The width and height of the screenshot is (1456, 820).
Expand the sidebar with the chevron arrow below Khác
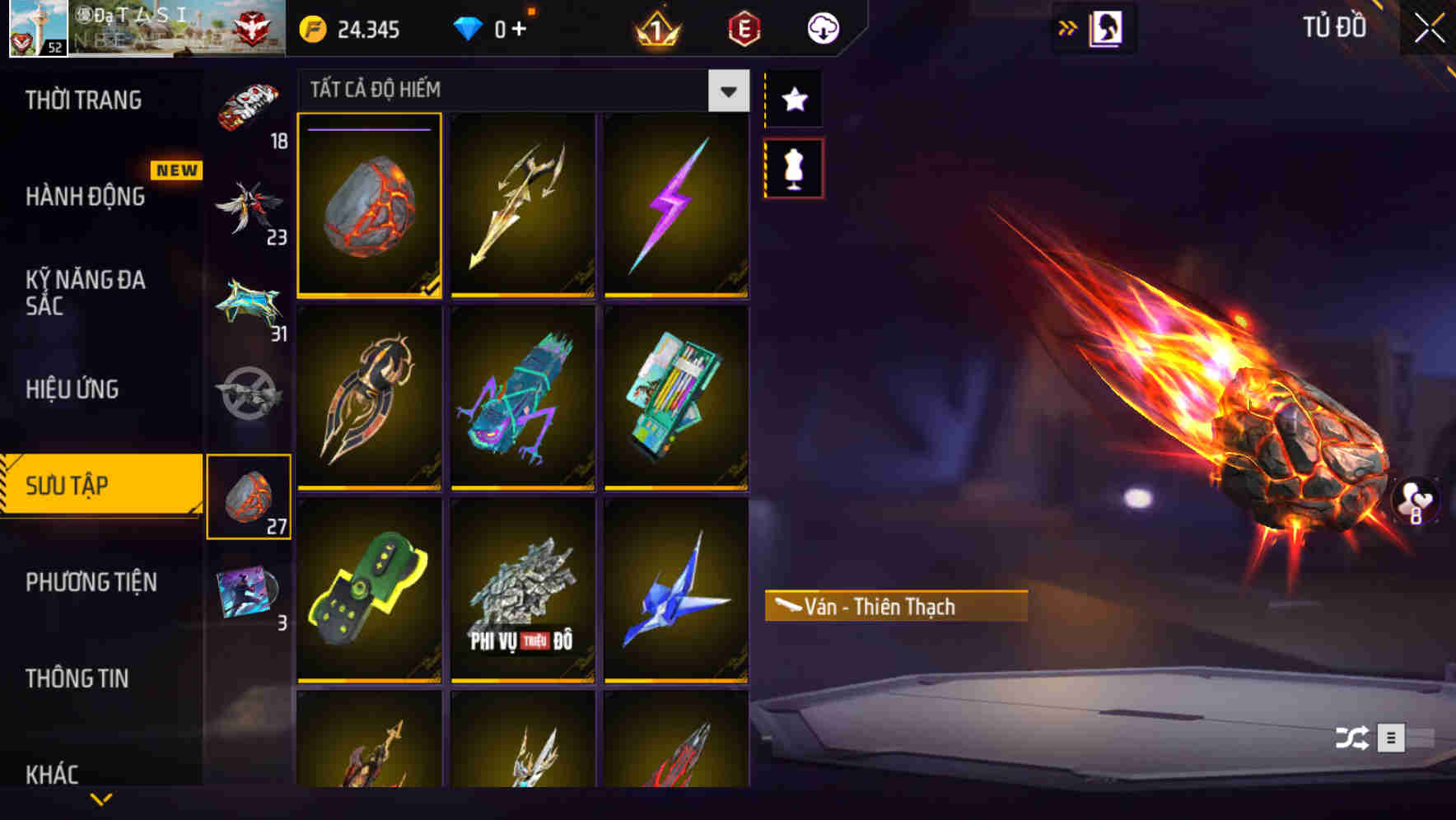pyautogui.click(x=100, y=799)
